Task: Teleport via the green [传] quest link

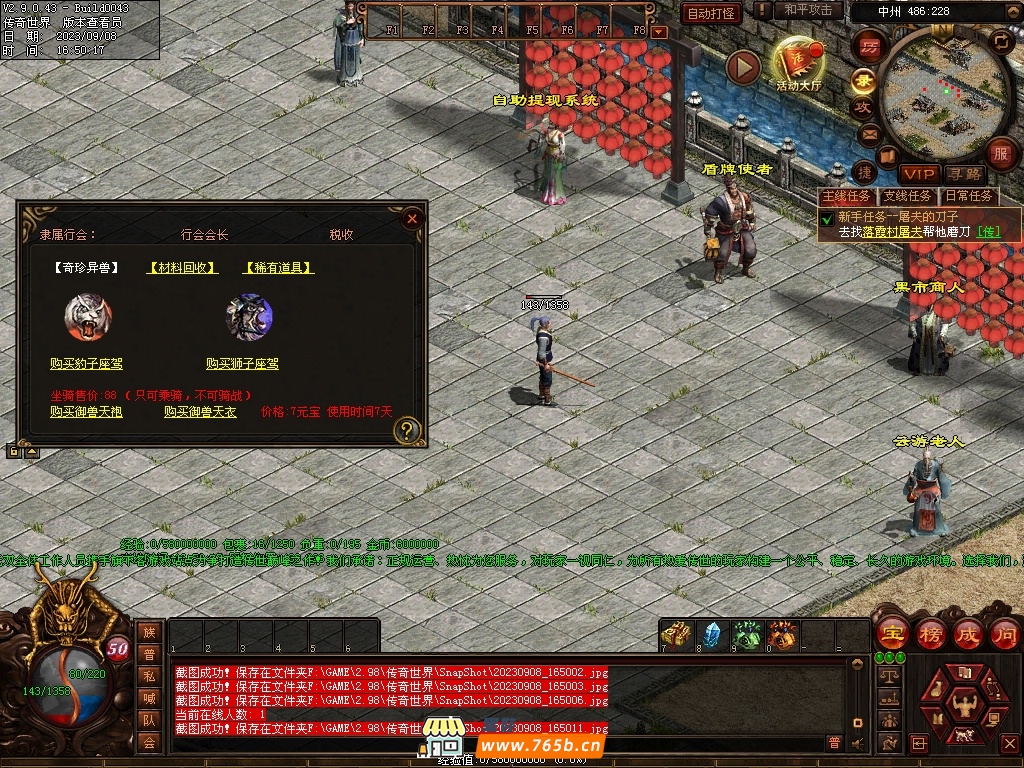Action: (x=988, y=232)
